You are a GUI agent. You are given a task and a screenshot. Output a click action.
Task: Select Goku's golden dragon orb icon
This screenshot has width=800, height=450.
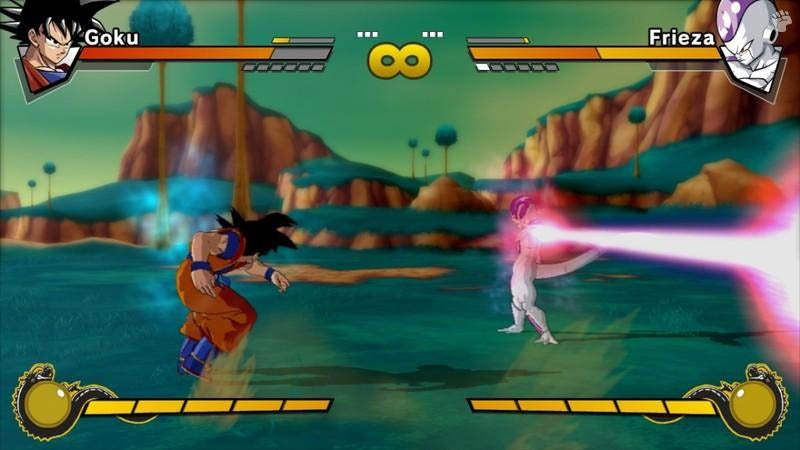click(x=47, y=403)
